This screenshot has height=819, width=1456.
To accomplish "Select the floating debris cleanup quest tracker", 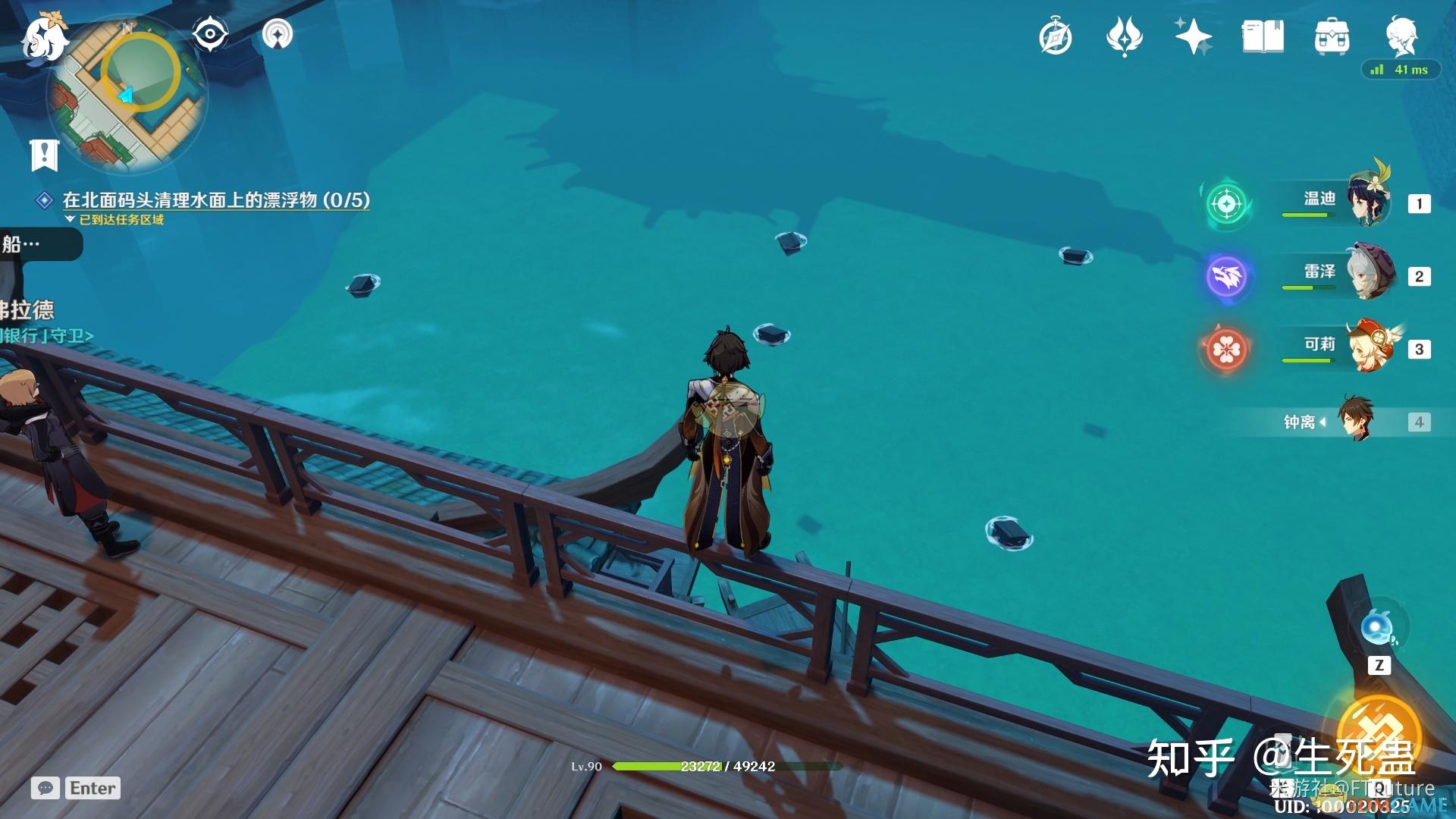I will 215,200.
